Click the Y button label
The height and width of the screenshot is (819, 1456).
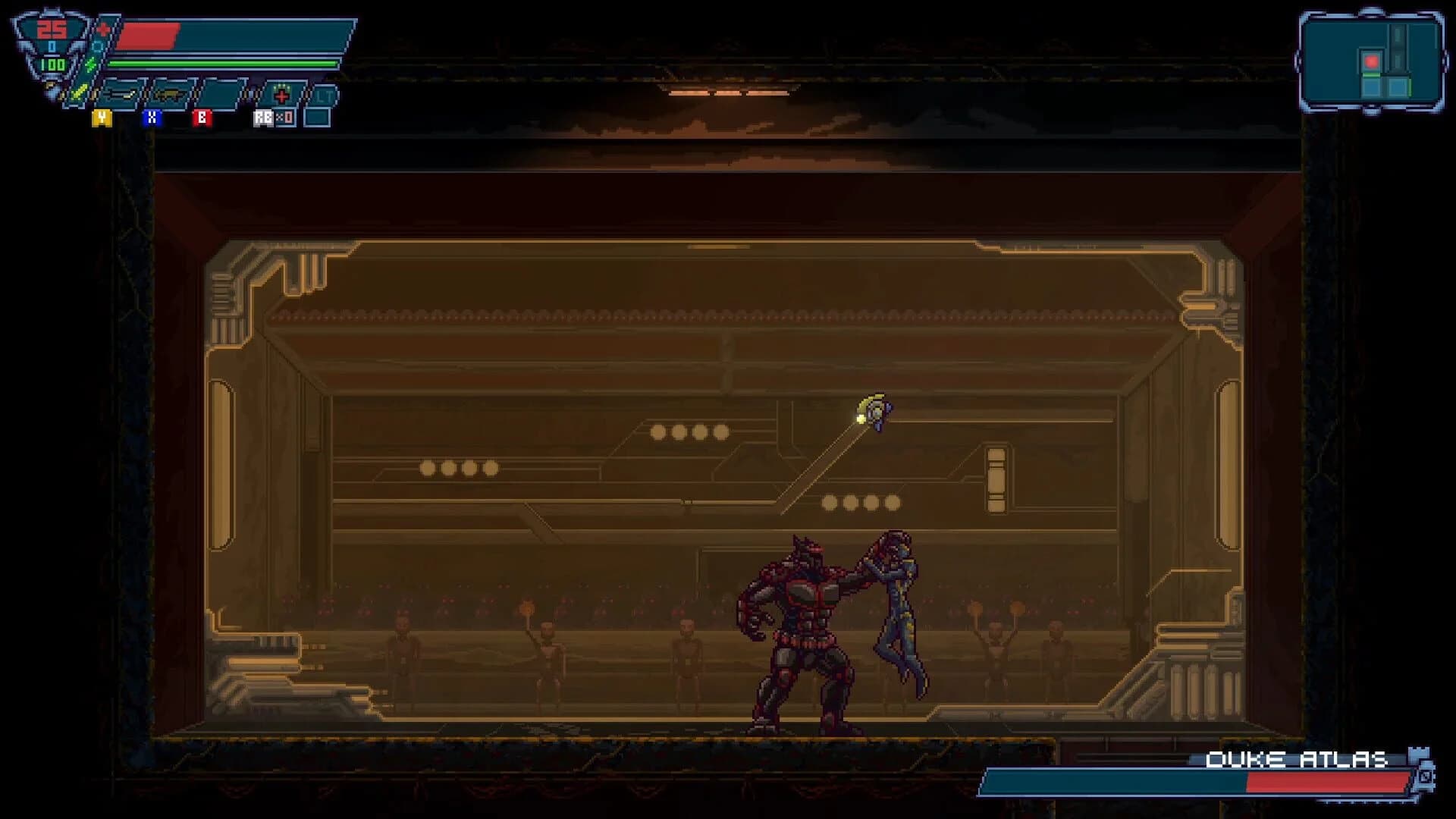[102, 118]
